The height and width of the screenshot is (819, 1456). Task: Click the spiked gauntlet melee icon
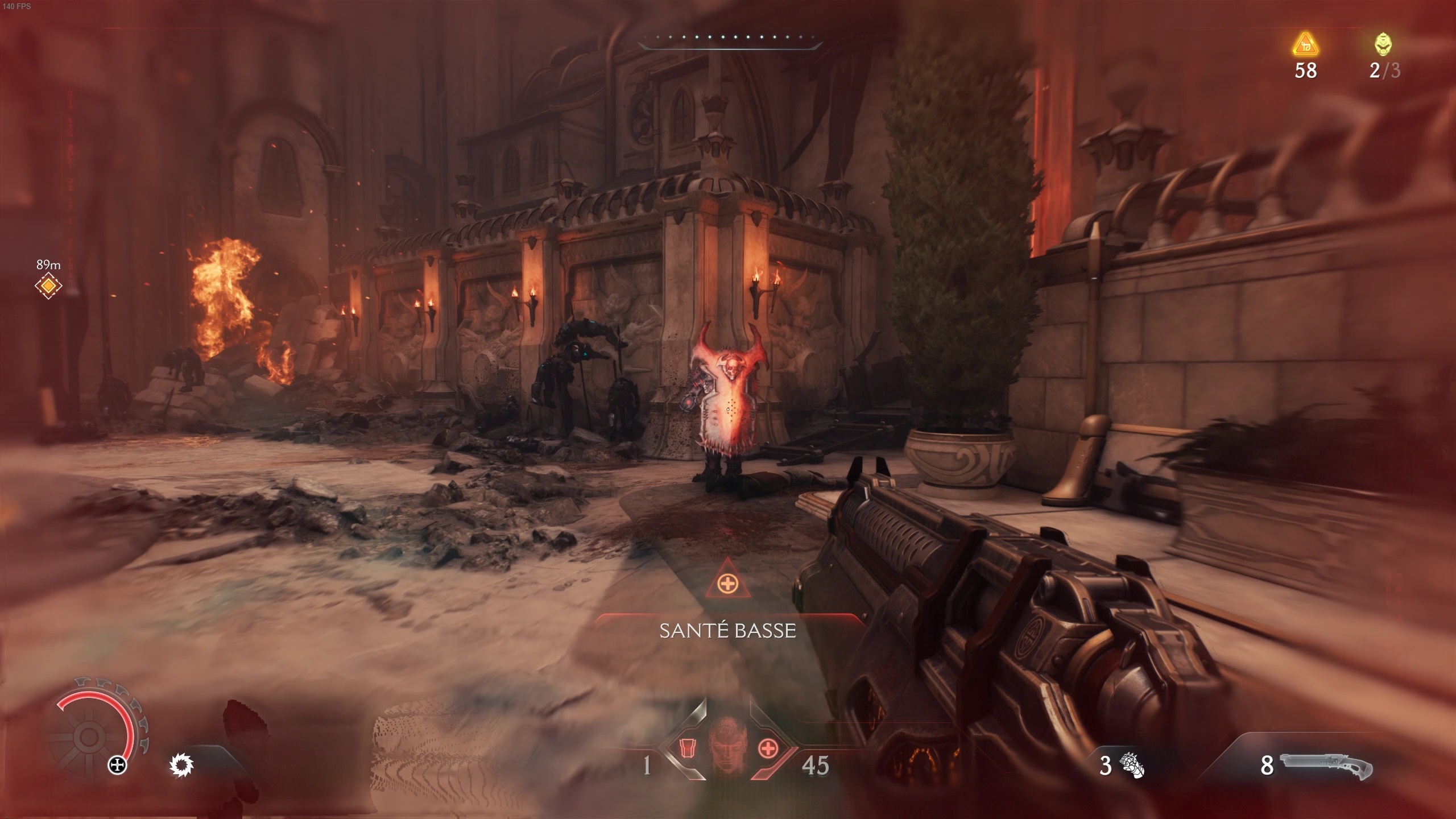(x=1131, y=766)
